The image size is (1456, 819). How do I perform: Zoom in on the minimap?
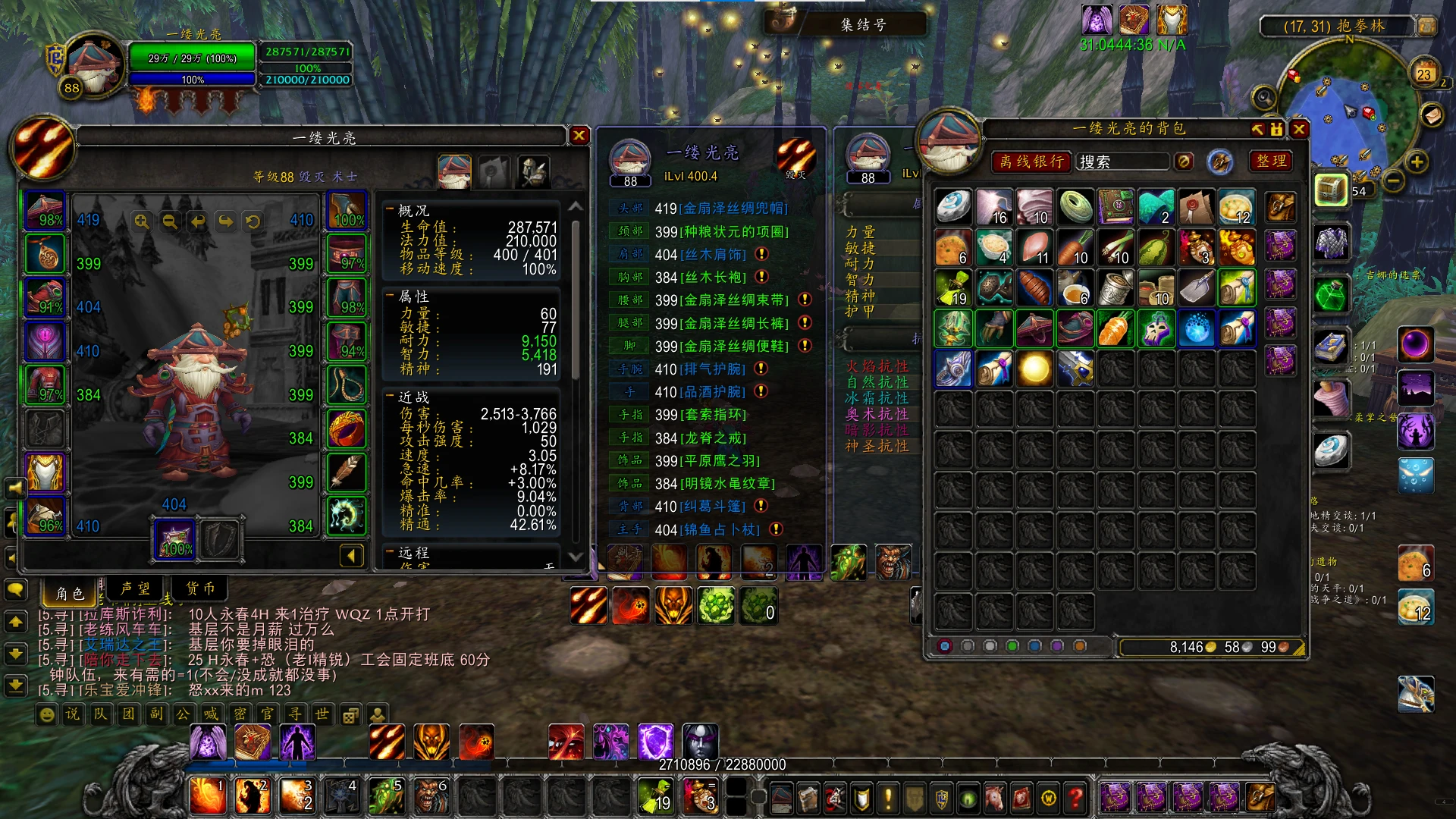[1416, 162]
